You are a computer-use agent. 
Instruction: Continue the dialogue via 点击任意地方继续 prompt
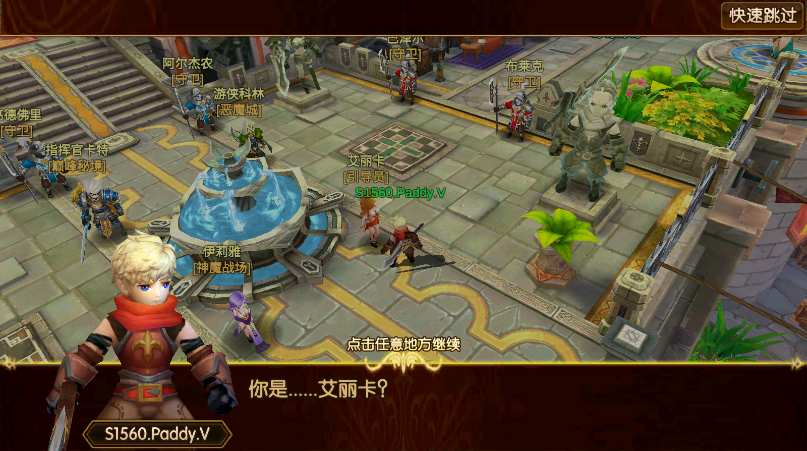403,344
